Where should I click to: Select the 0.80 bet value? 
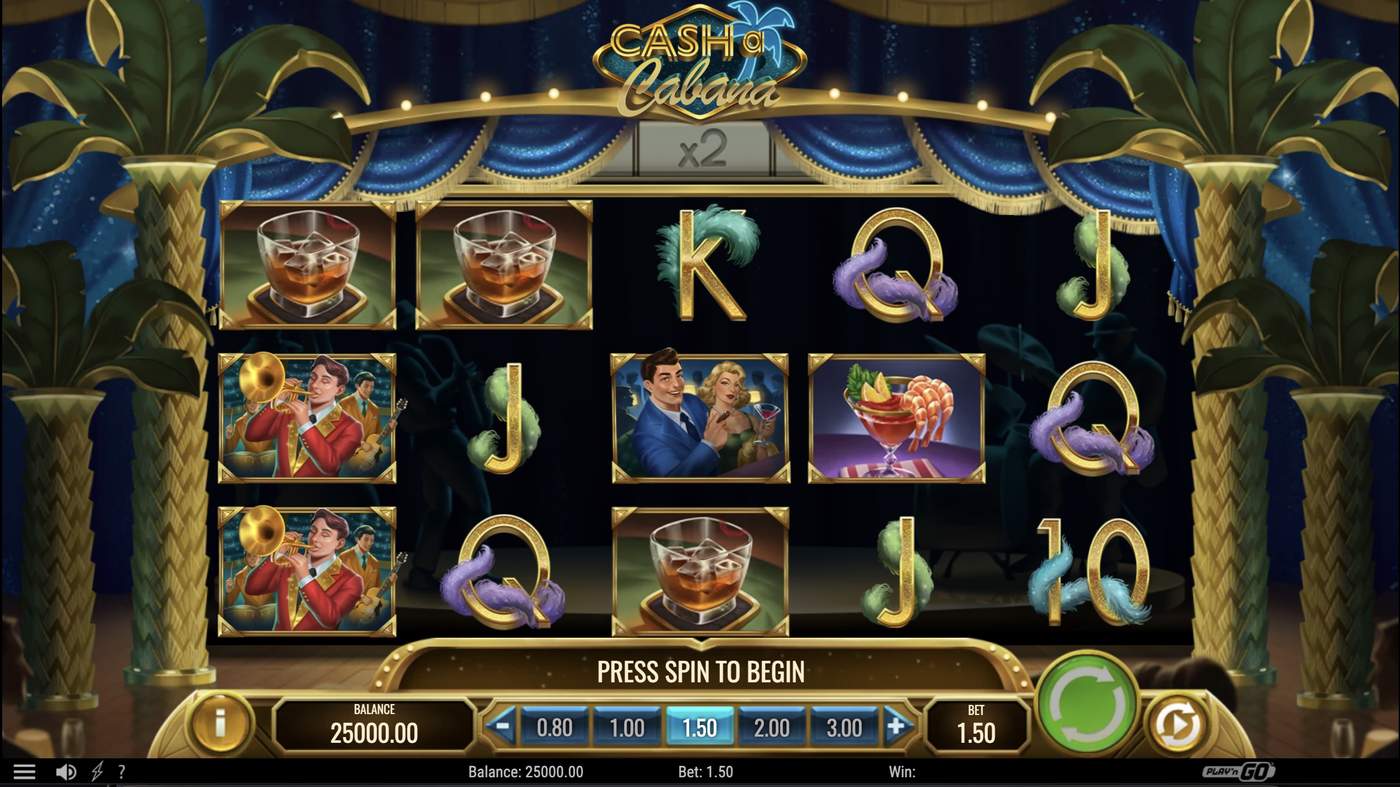(554, 727)
